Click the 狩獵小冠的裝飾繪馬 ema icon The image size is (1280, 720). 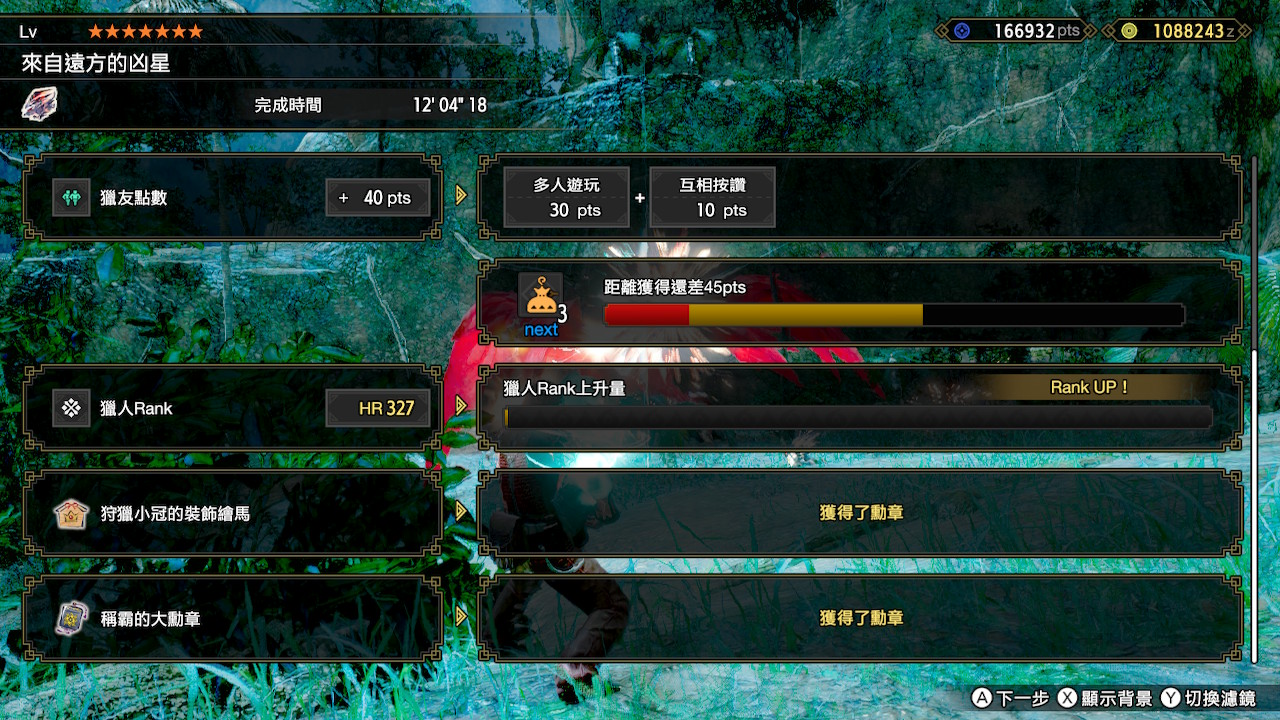point(71,514)
